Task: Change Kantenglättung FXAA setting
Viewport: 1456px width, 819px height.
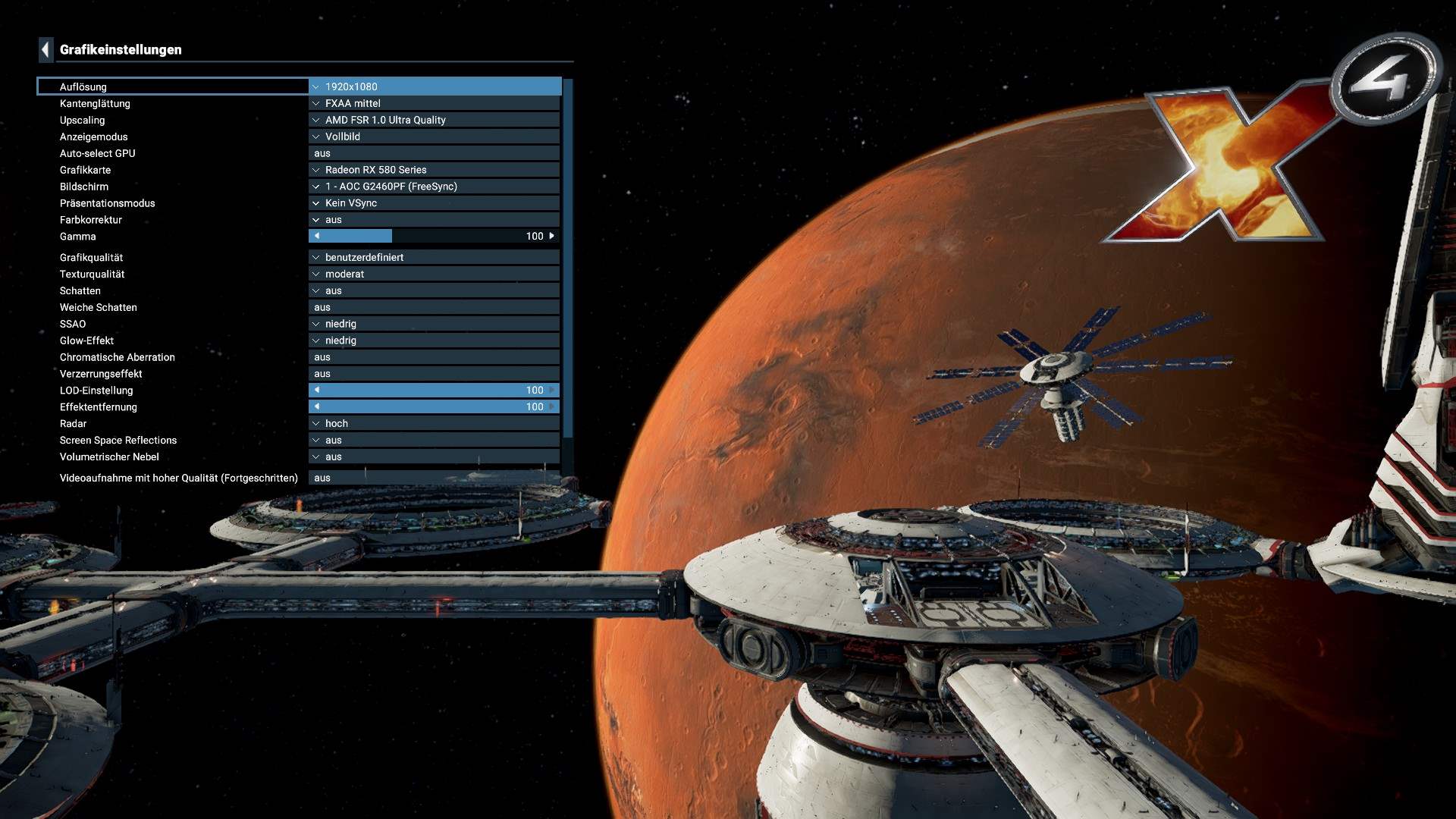Action: coord(434,103)
